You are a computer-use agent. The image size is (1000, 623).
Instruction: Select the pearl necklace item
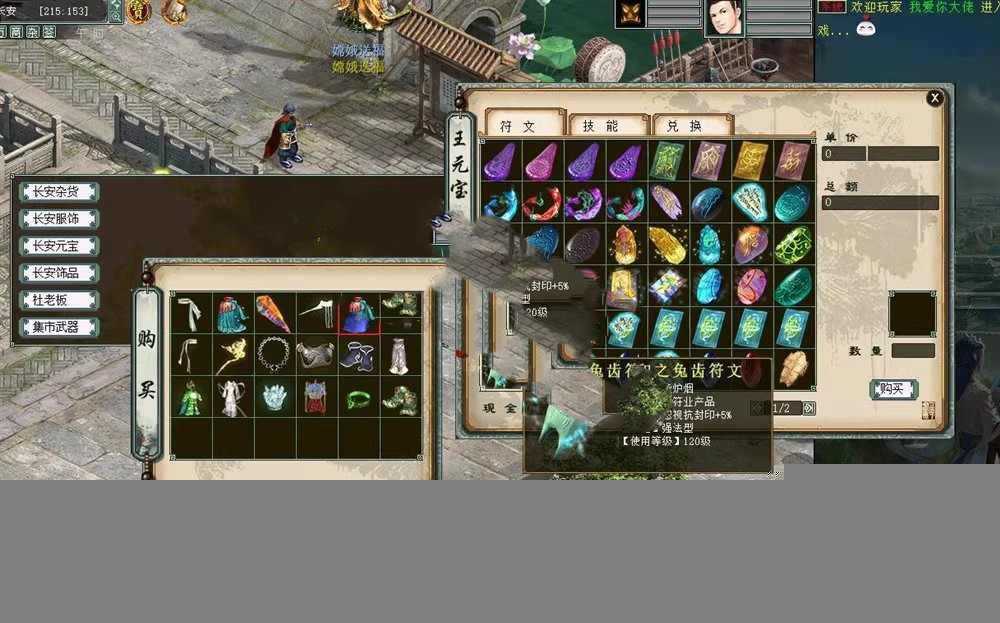274,354
